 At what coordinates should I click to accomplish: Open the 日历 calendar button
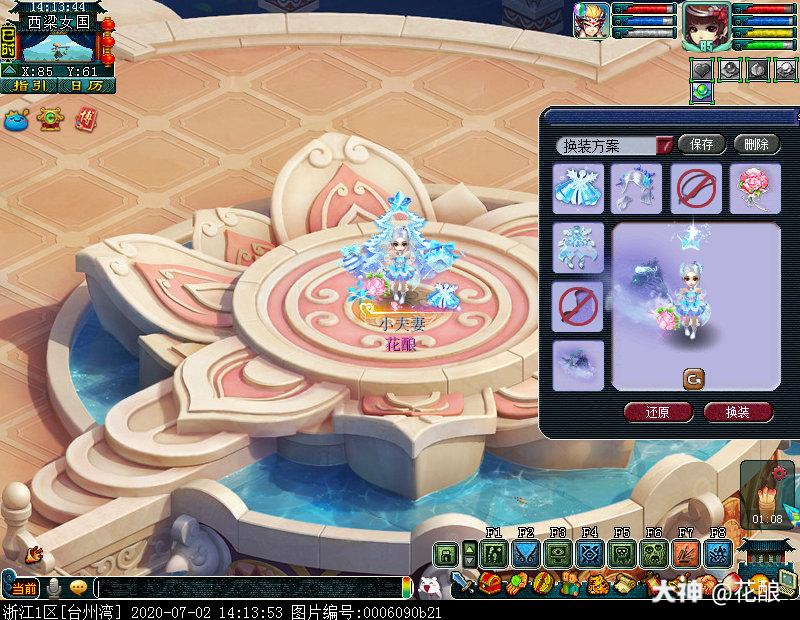tap(86, 86)
